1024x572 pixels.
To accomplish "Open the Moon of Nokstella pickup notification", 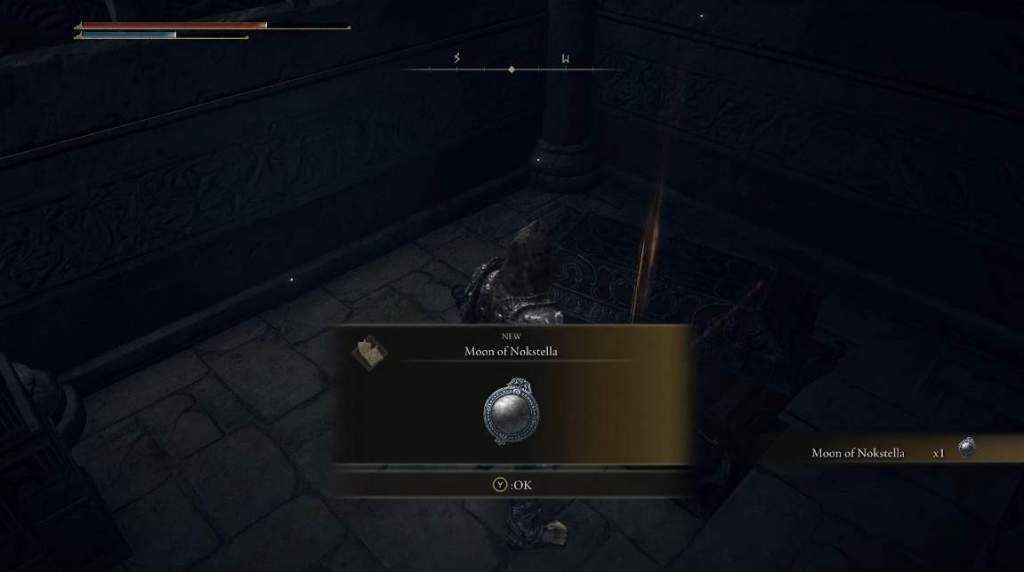I will click(890, 452).
